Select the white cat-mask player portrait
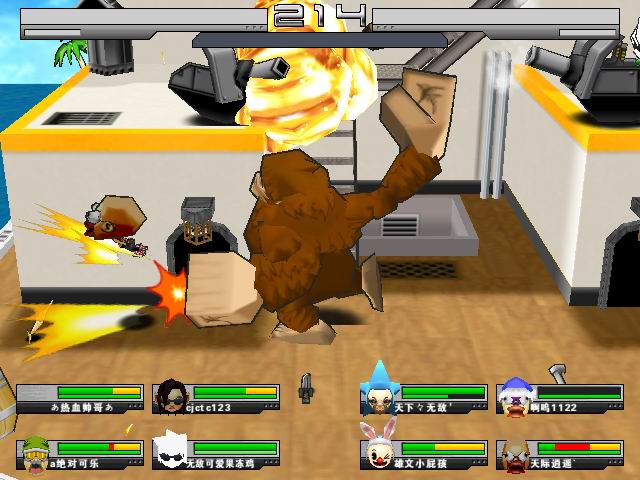 point(170,453)
